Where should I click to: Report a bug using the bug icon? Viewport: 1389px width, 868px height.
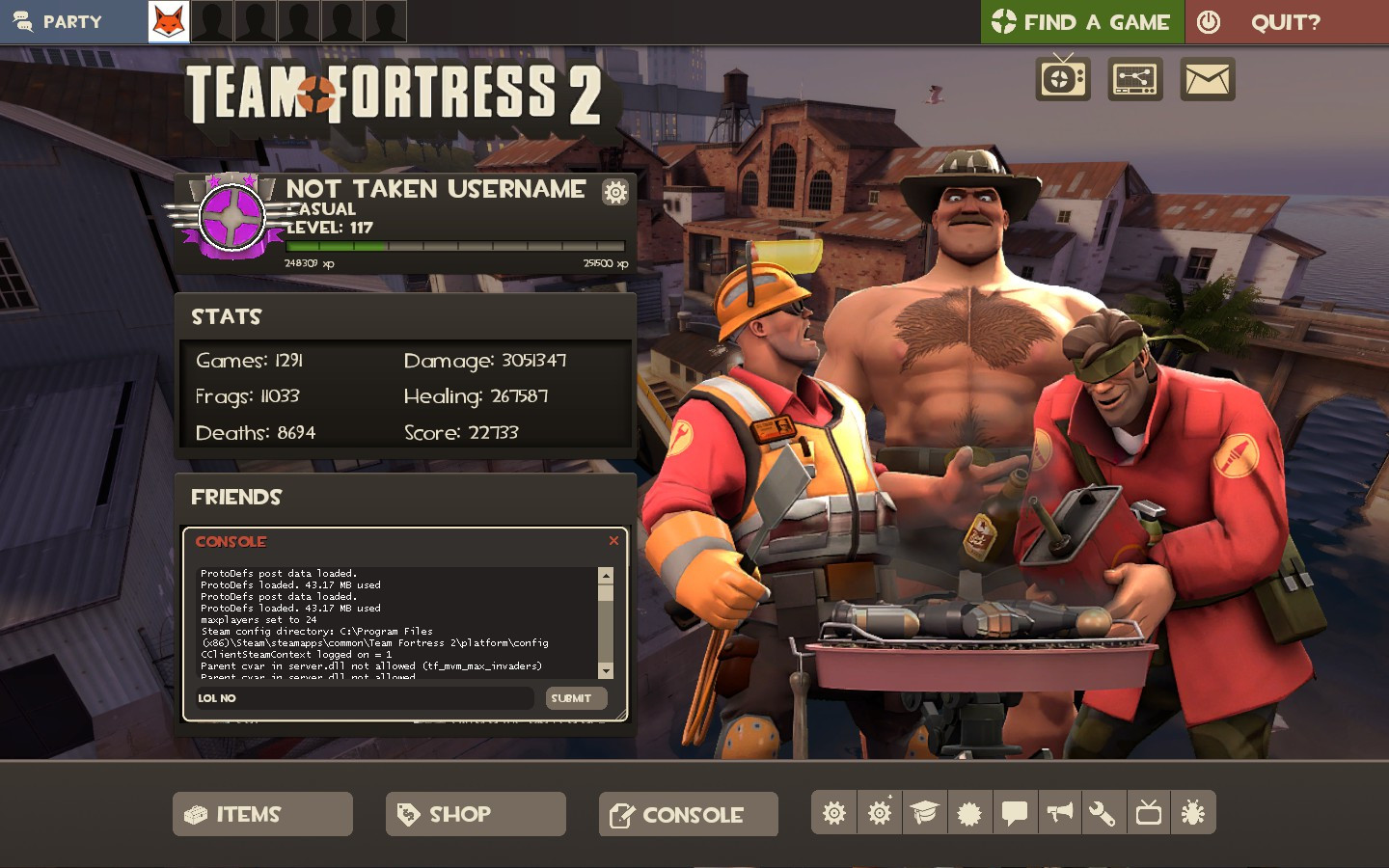pos(1193,813)
